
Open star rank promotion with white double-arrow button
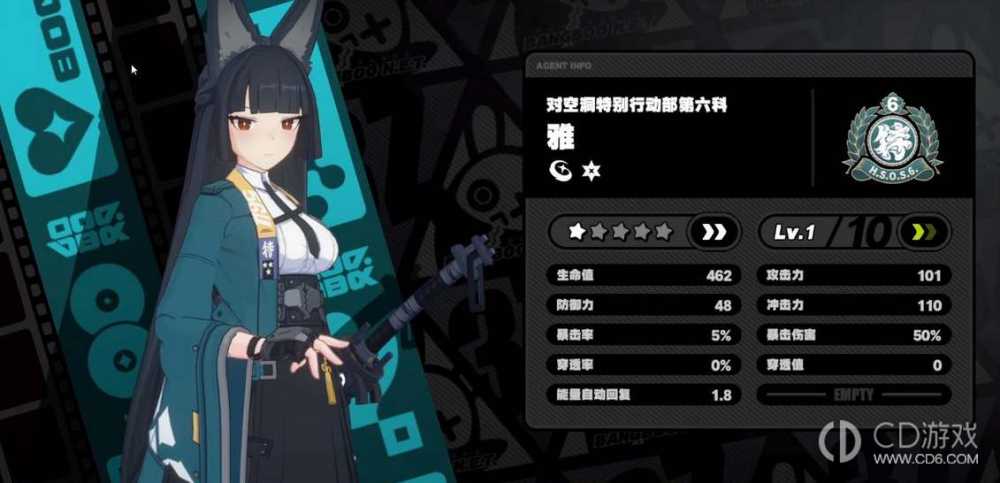click(714, 232)
